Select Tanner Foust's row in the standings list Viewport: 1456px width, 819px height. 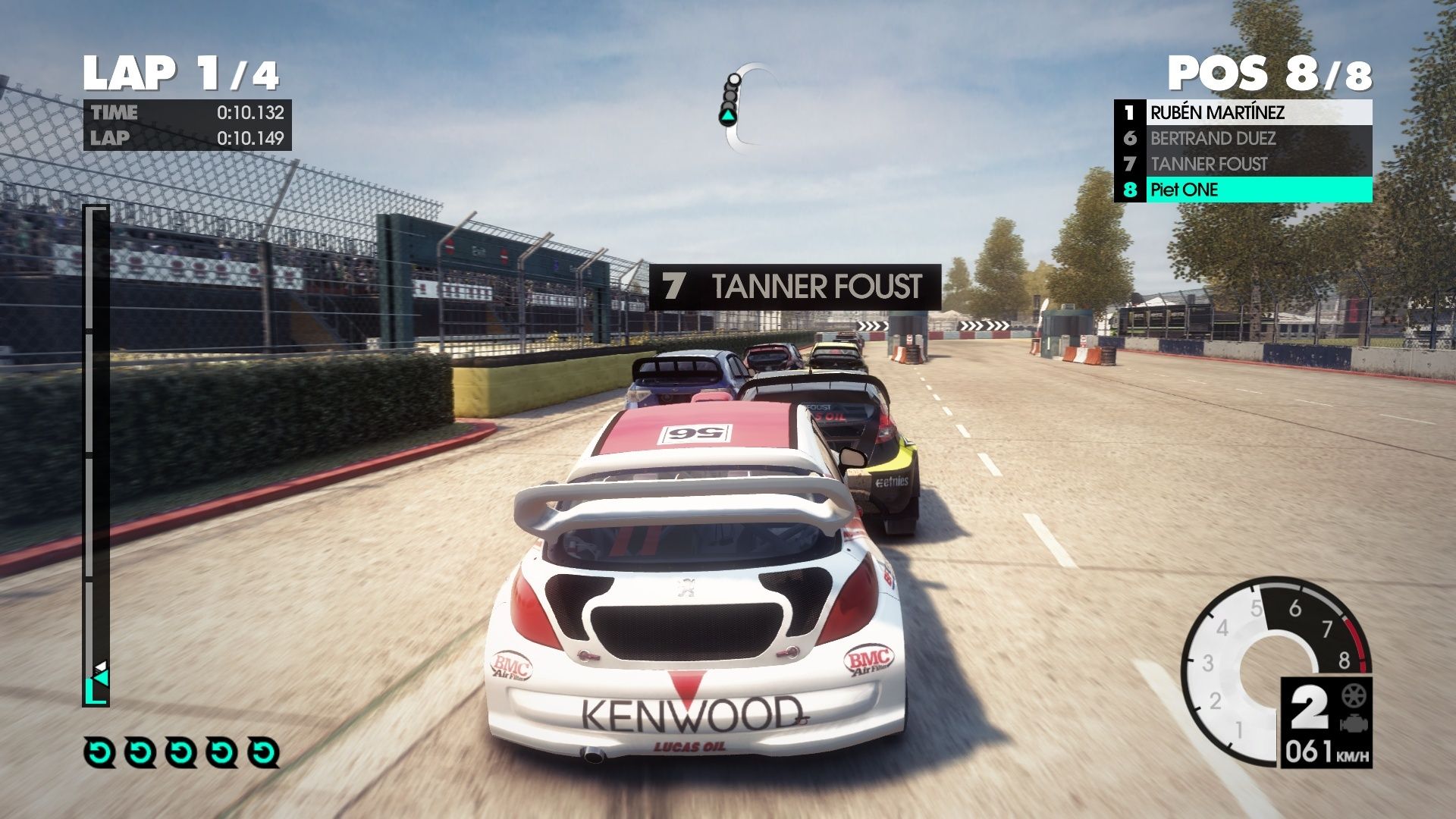coord(1244,165)
